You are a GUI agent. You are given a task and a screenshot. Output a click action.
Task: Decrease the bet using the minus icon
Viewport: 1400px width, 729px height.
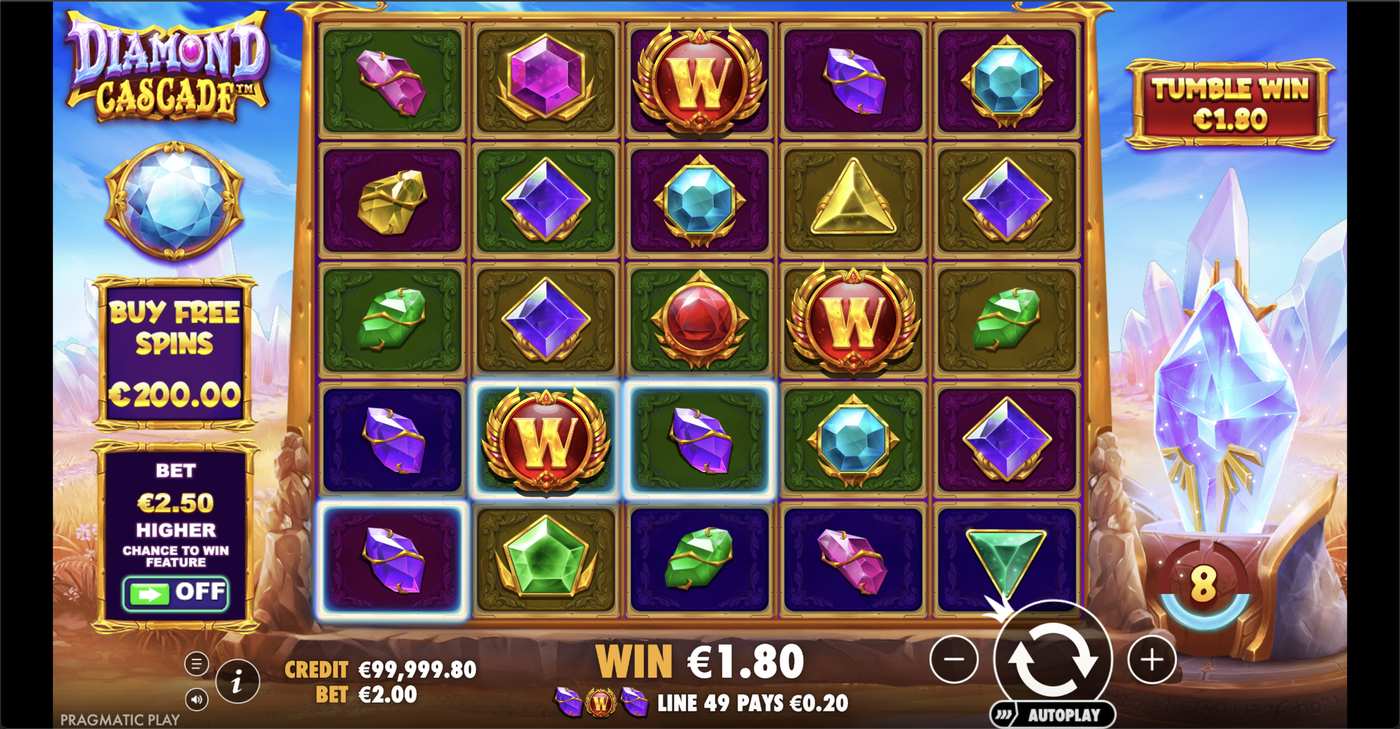click(x=957, y=660)
